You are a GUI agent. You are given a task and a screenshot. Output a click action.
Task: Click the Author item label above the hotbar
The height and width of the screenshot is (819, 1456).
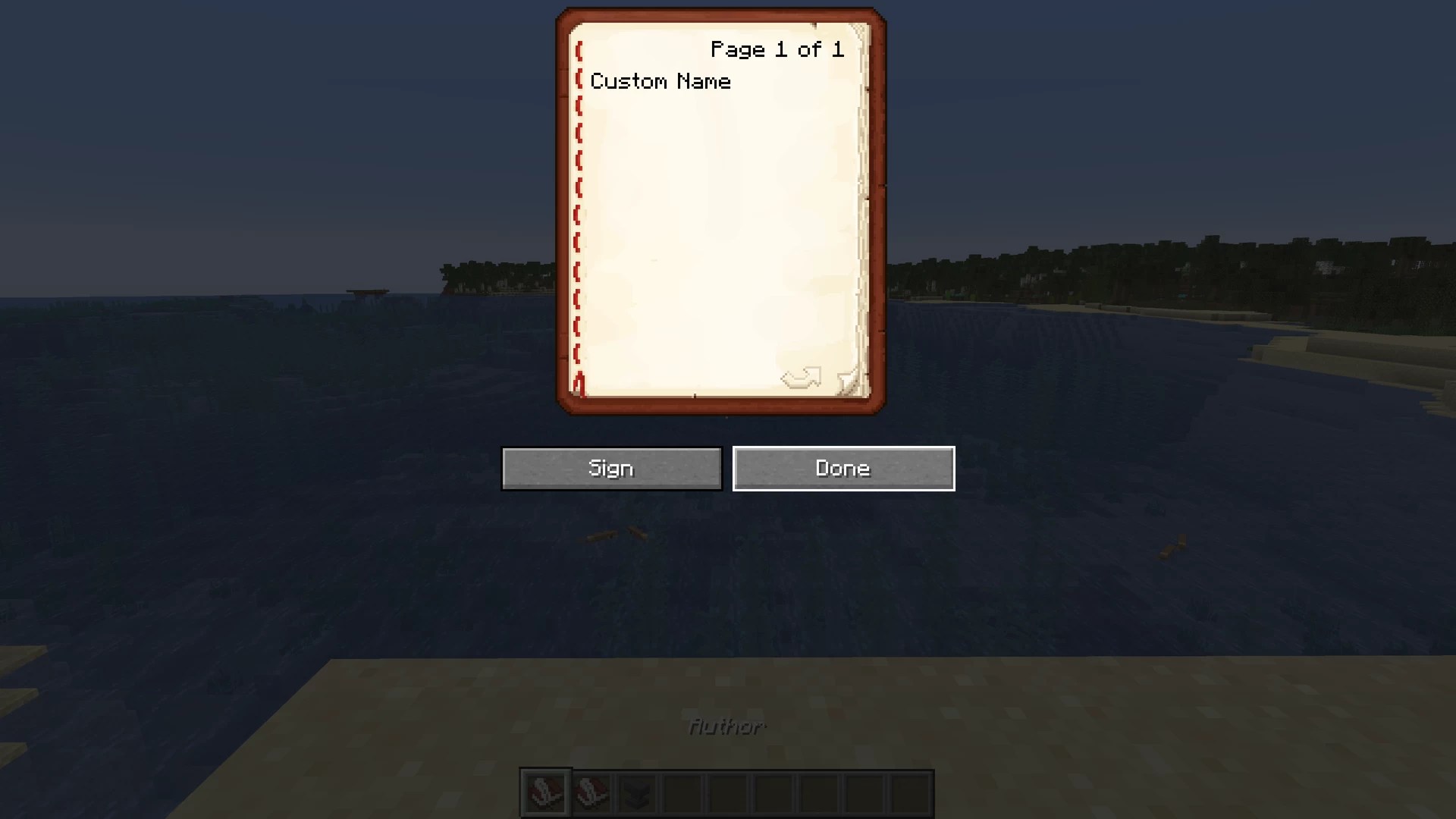coord(726,726)
